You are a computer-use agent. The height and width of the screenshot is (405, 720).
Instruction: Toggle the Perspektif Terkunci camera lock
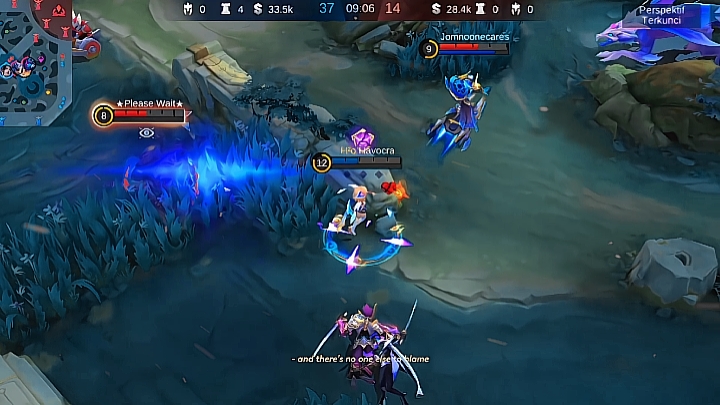(664, 14)
